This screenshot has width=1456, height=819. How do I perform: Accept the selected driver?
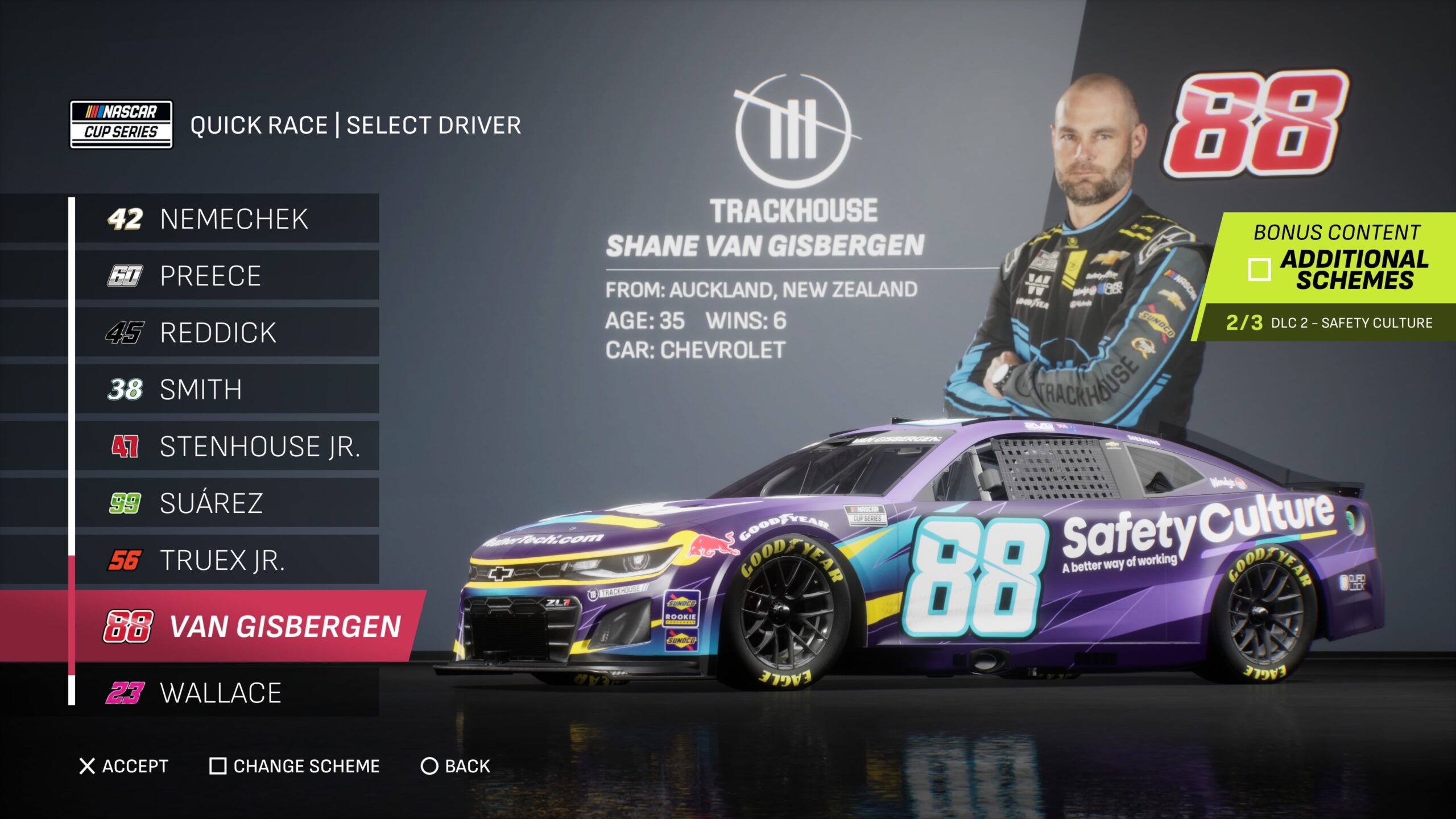tap(124, 766)
